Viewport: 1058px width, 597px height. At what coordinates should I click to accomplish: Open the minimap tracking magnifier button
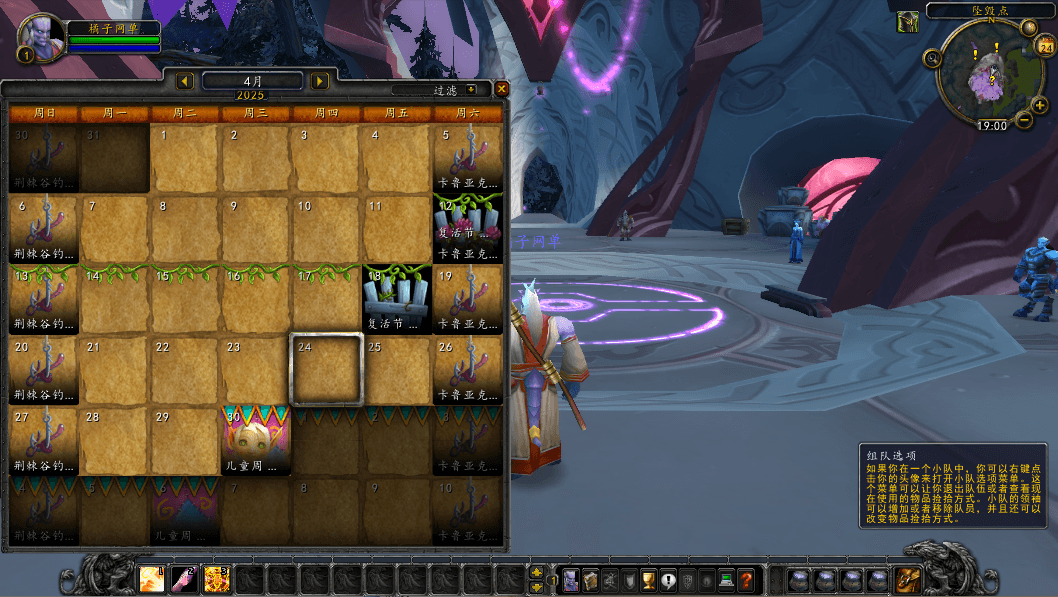pyautogui.click(x=934, y=58)
